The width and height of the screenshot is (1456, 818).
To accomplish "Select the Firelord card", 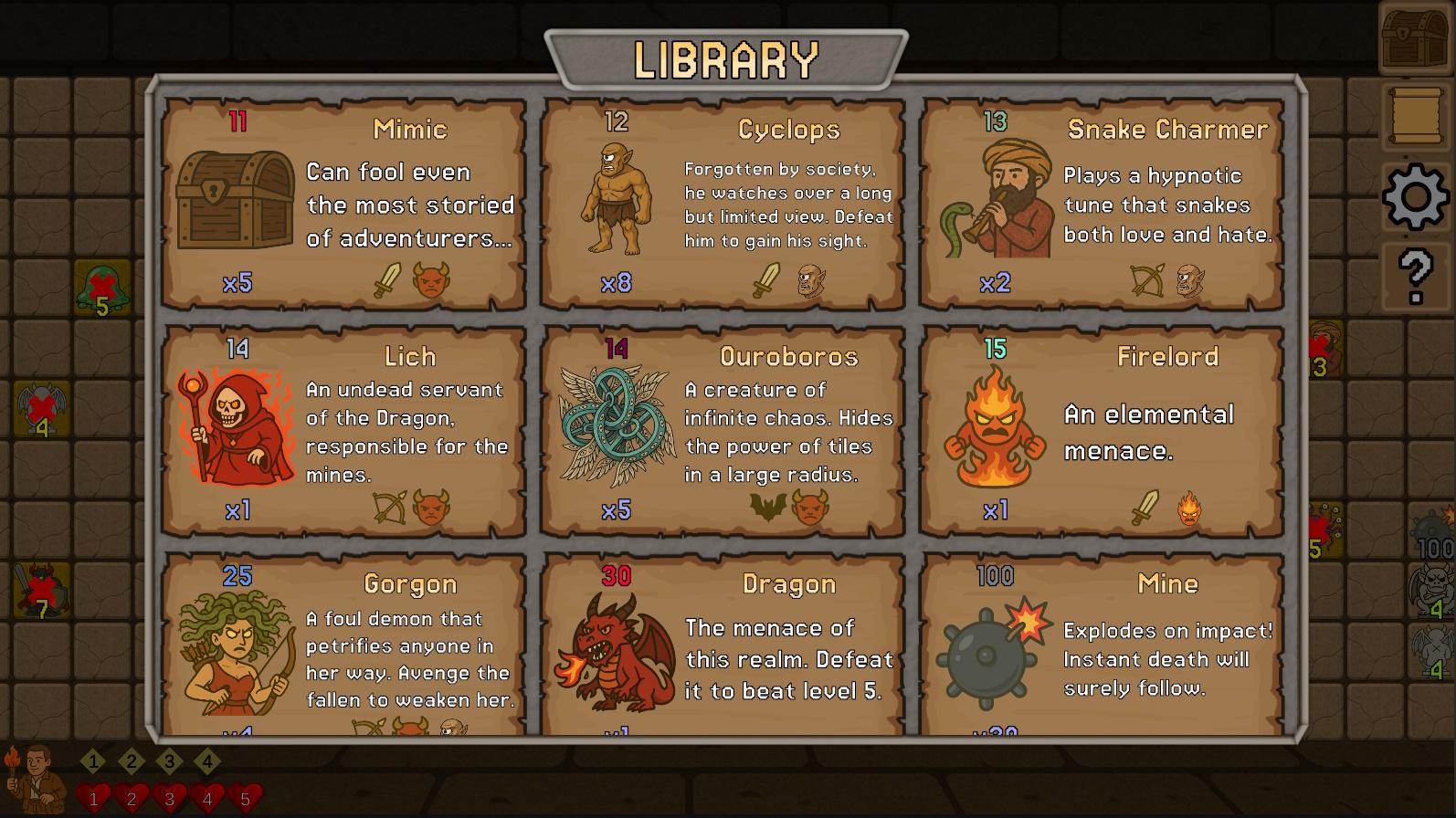I will point(1102,431).
